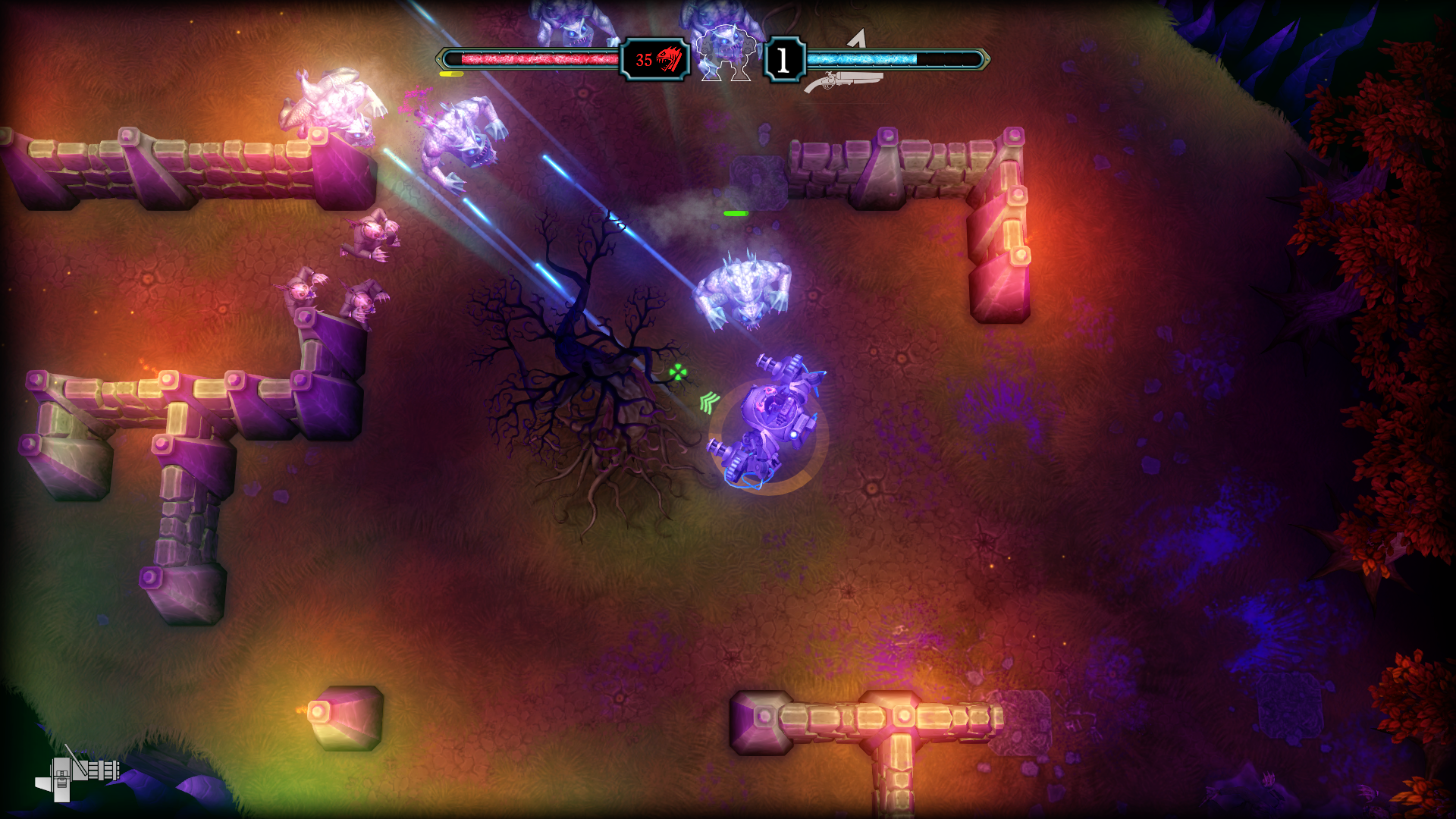Select the gatling gun weapon icon

click(77, 773)
